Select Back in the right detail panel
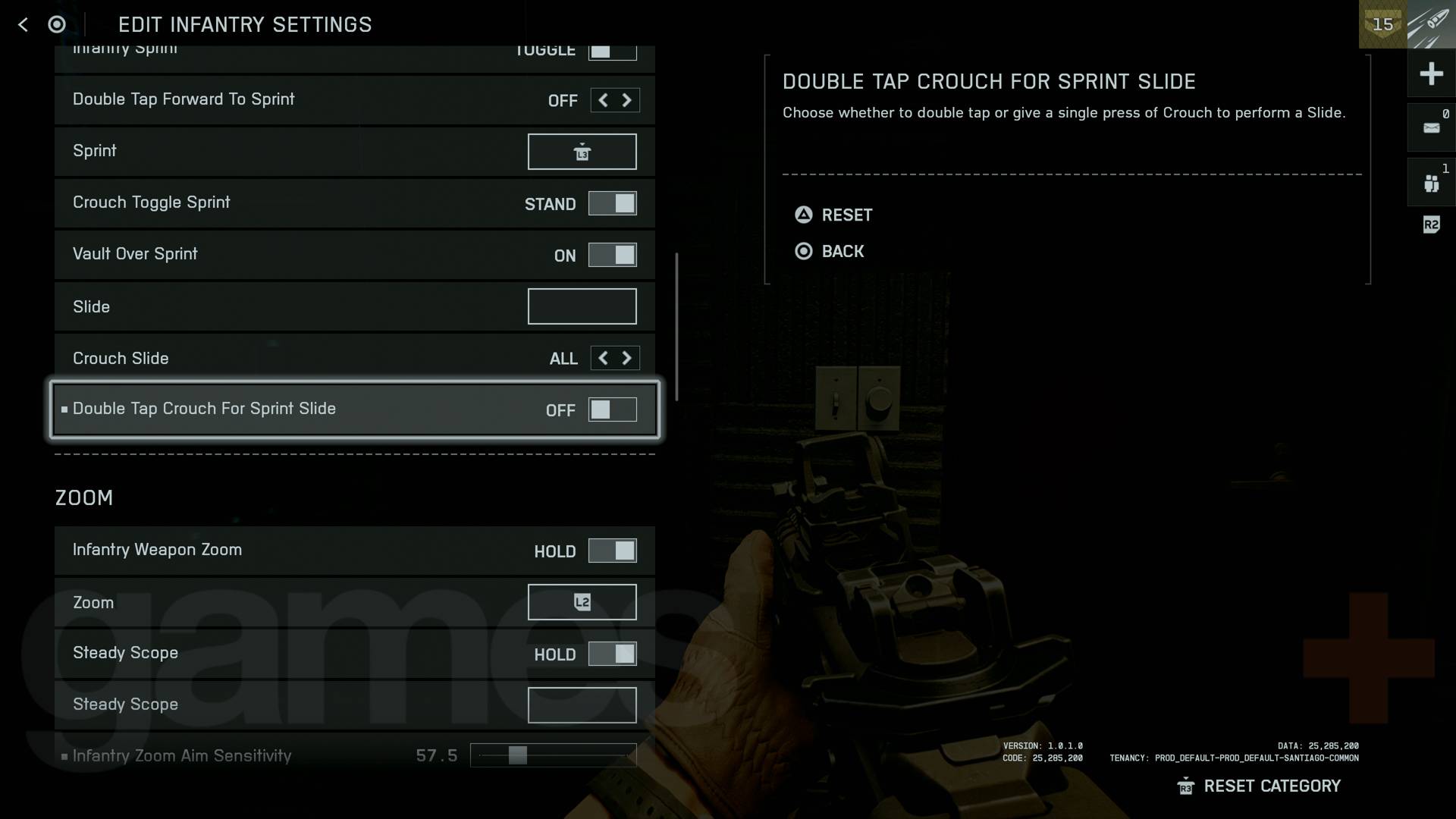 coord(830,251)
